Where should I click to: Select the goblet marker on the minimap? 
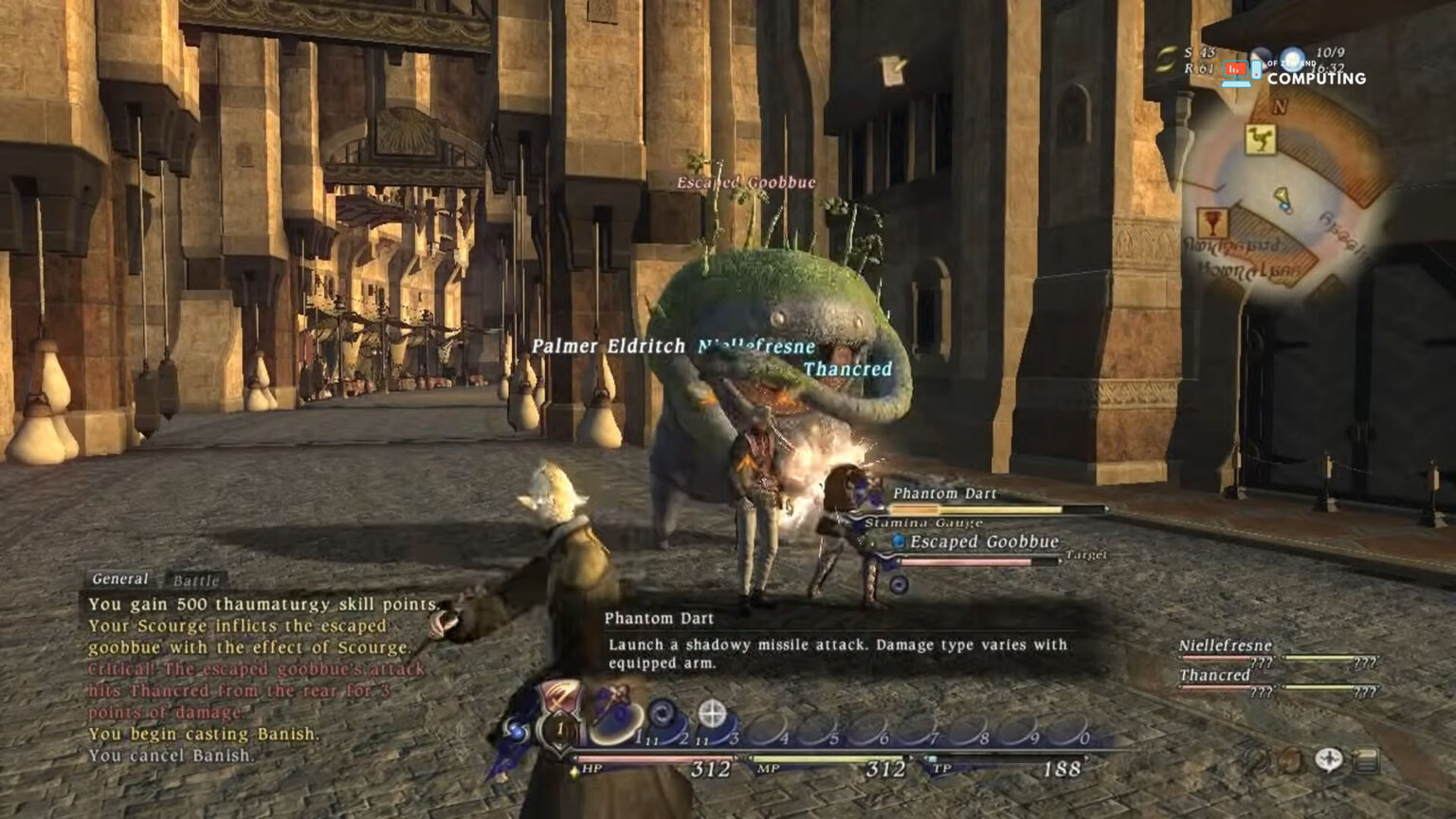1211,224
